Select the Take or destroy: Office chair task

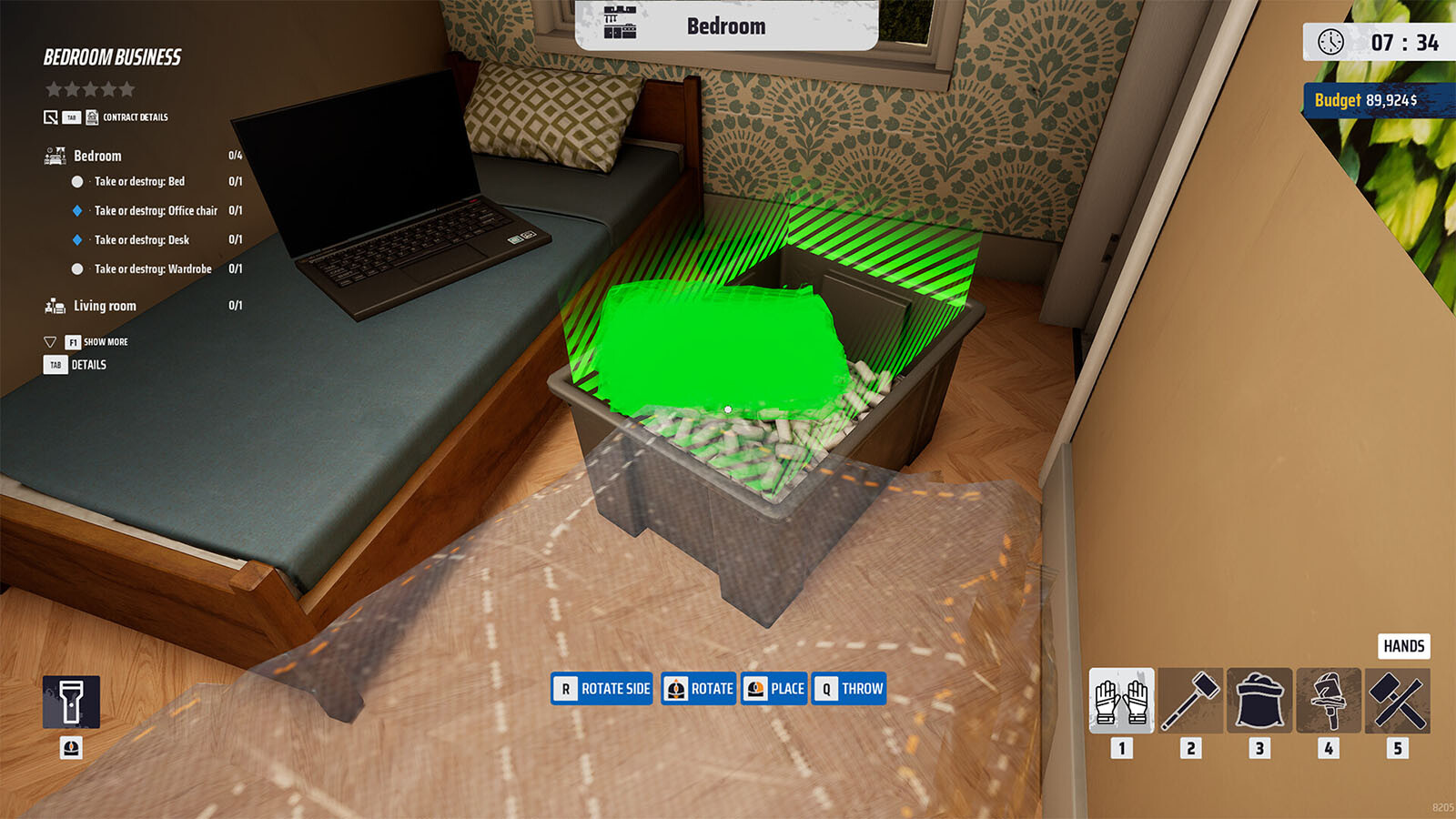(156, 211)
